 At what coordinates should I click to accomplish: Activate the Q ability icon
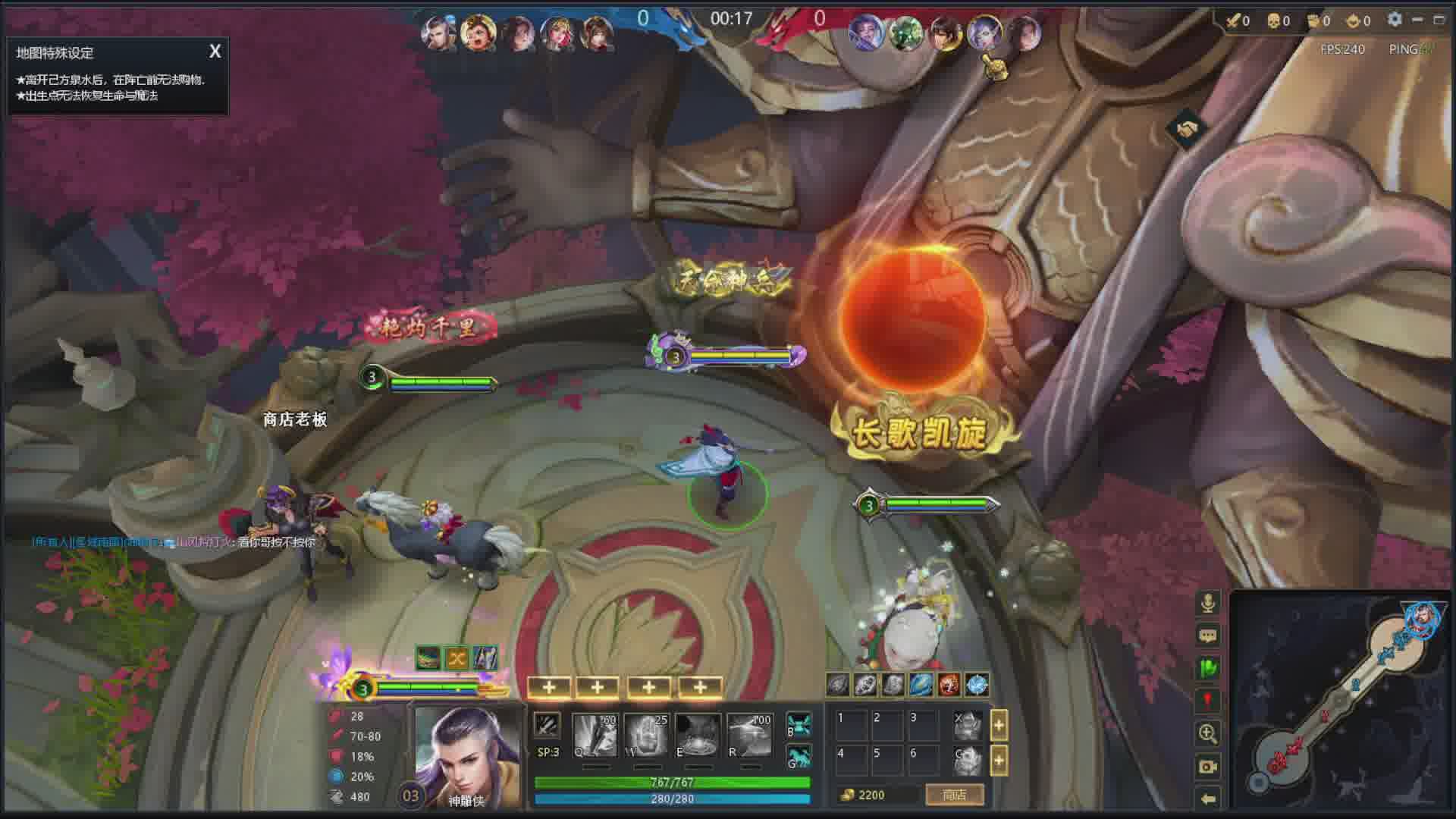coord(595,735)
